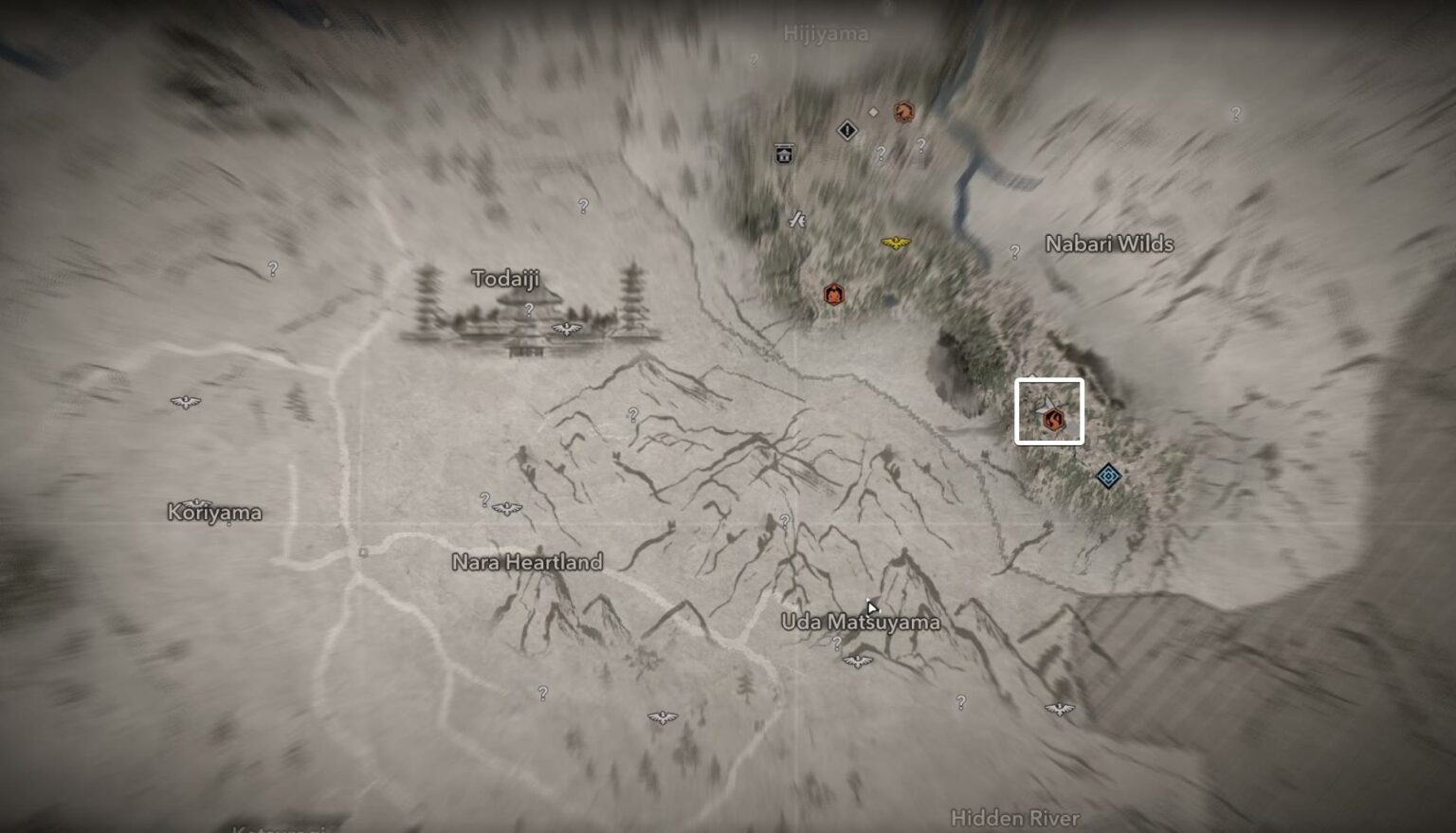Open the blue kofun entrance marker below the selected castle
Screen dimensions: 1456x833
1107,477
